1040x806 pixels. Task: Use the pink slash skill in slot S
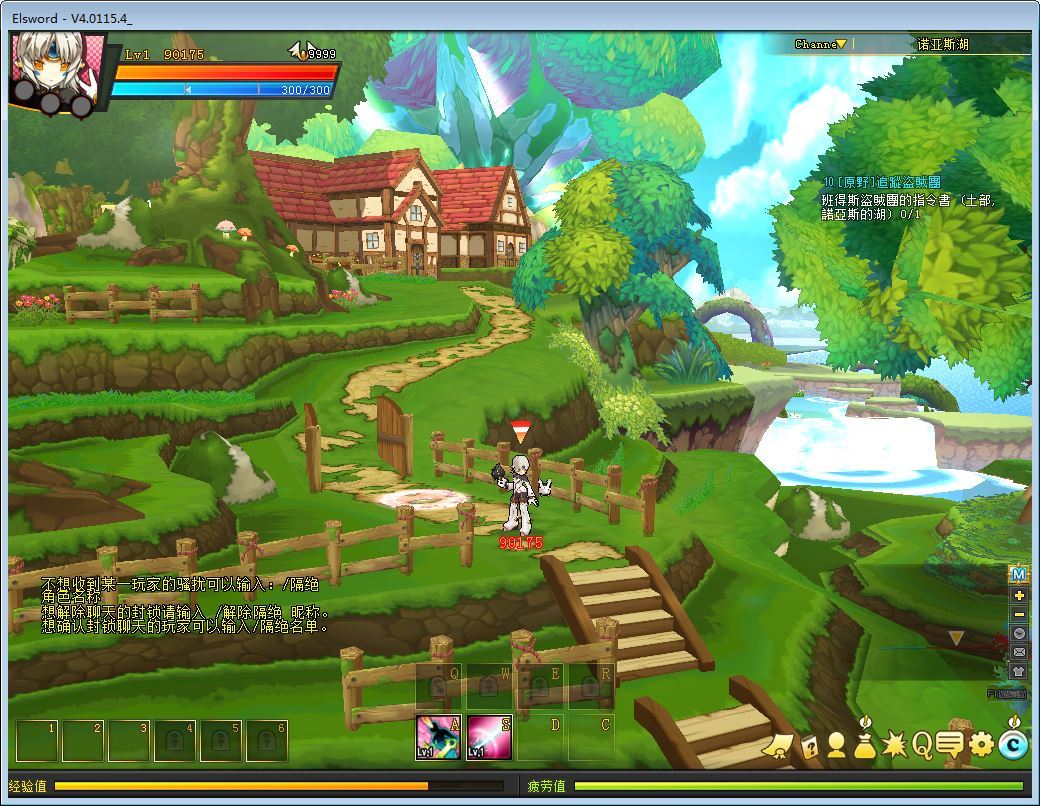click(x=489, y=739)
